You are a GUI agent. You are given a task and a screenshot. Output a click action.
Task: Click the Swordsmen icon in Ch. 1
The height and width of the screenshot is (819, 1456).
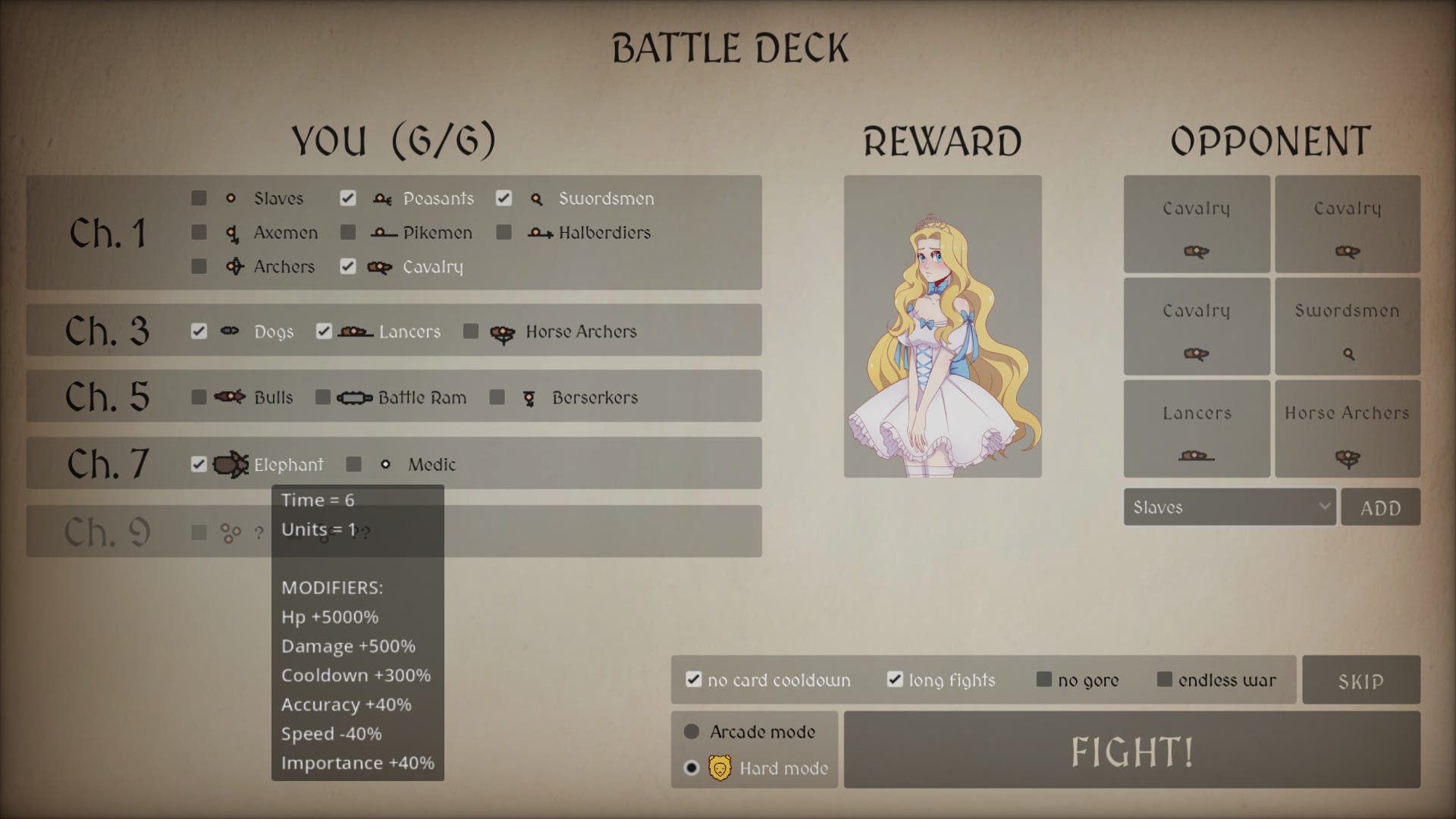click(538, 198)
